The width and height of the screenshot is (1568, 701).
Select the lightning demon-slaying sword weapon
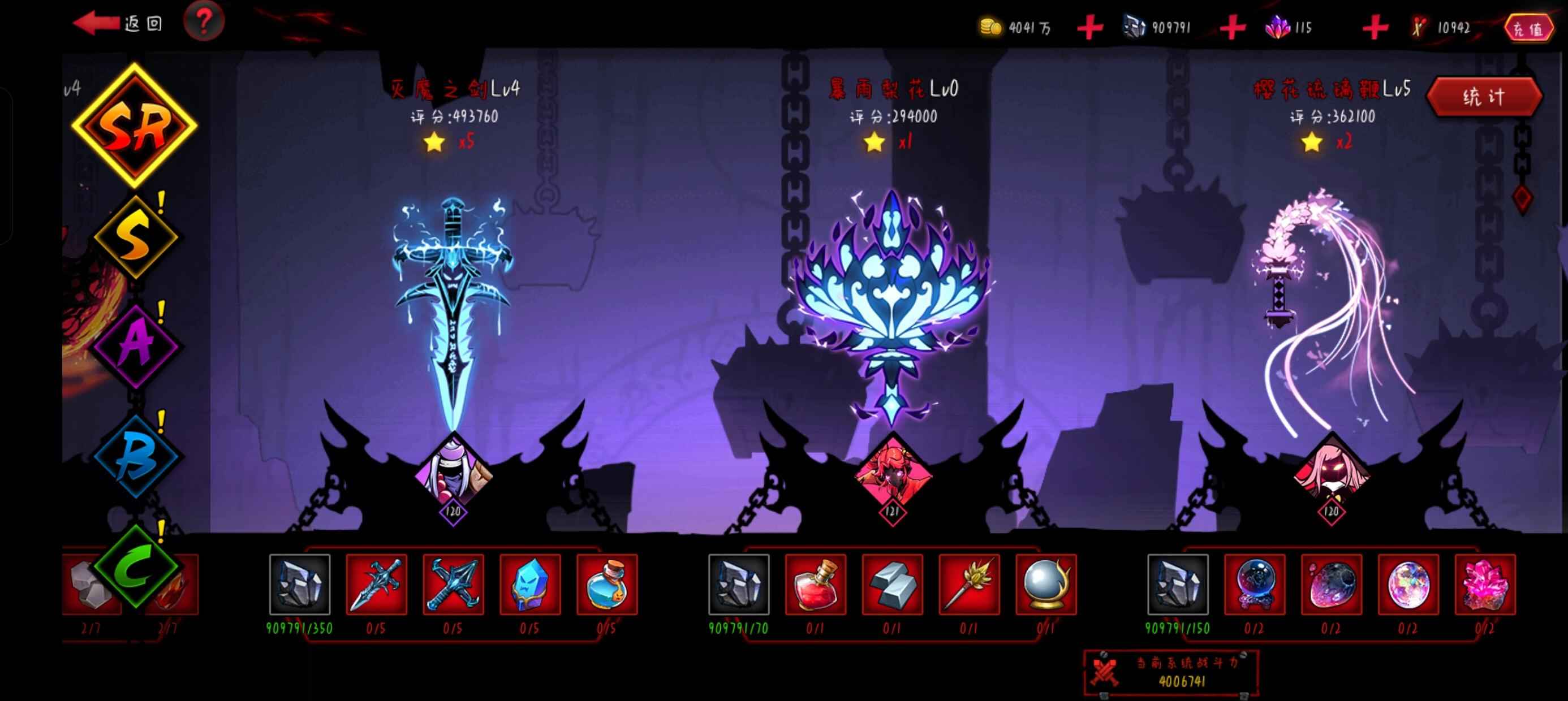pyautogui.click(x=453, y=304)
